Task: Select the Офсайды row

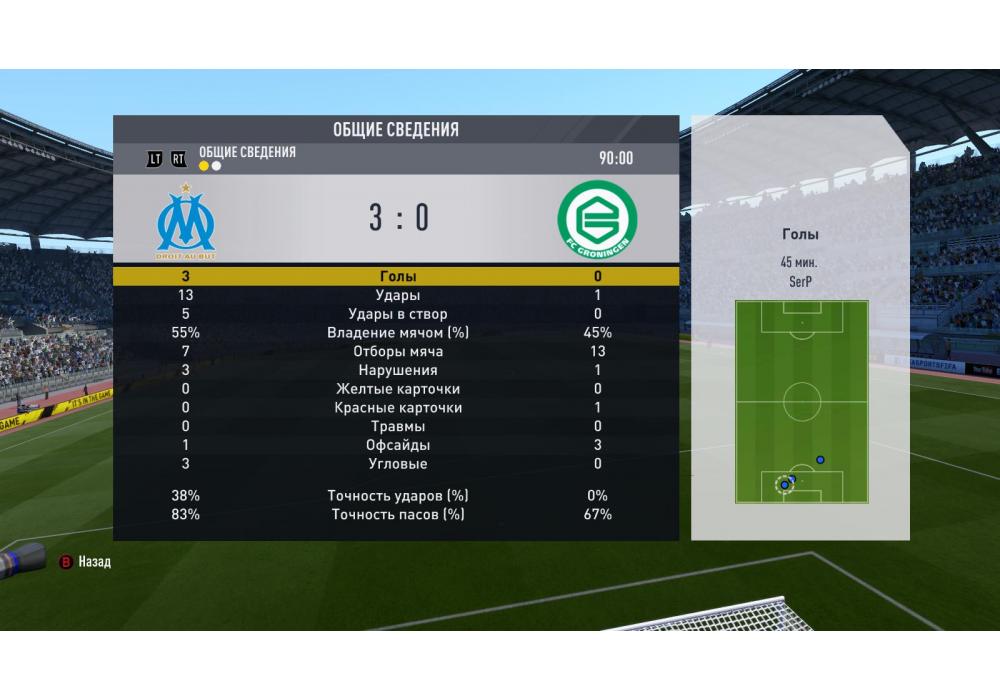Action: click(x=397, y=445)
